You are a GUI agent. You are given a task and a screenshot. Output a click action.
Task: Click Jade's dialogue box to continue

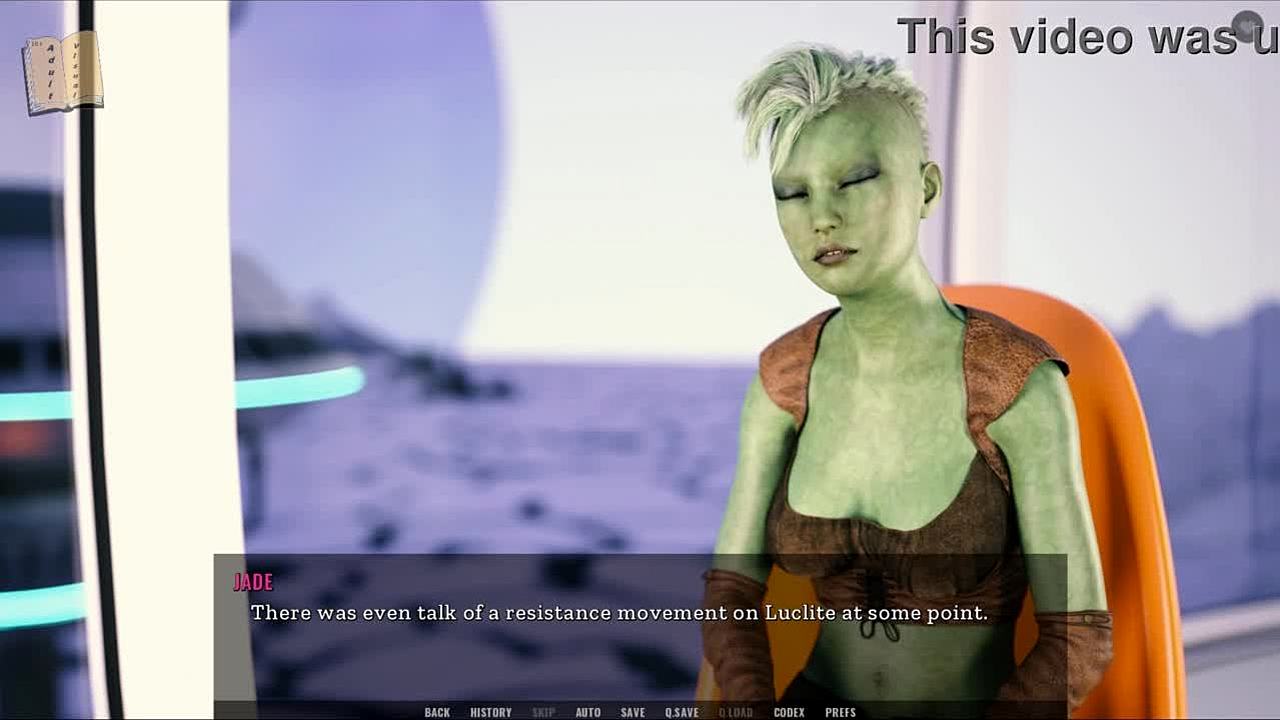click(x=640, y=630)
